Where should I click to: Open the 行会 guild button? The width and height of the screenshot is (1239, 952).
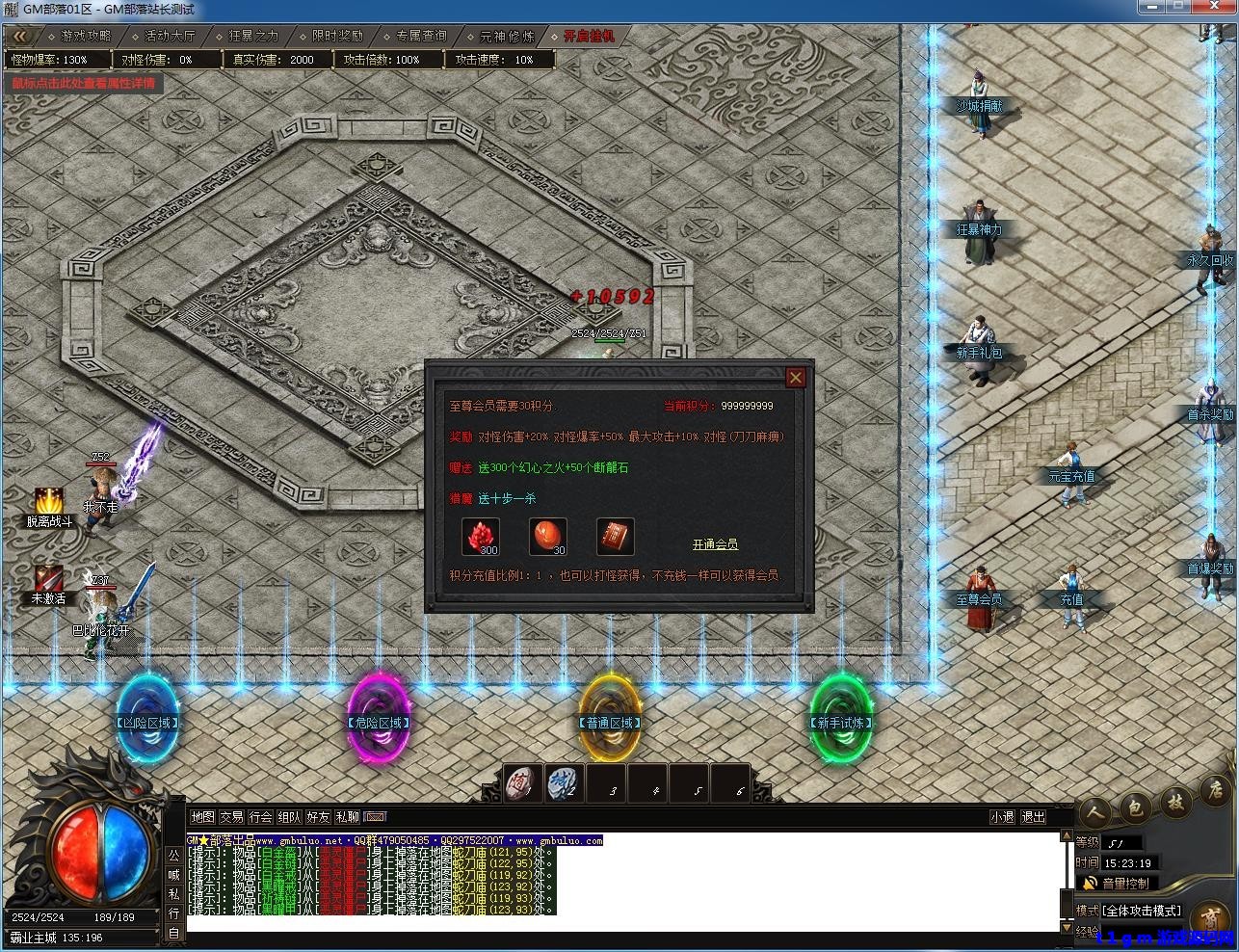(x=260, y=817)
